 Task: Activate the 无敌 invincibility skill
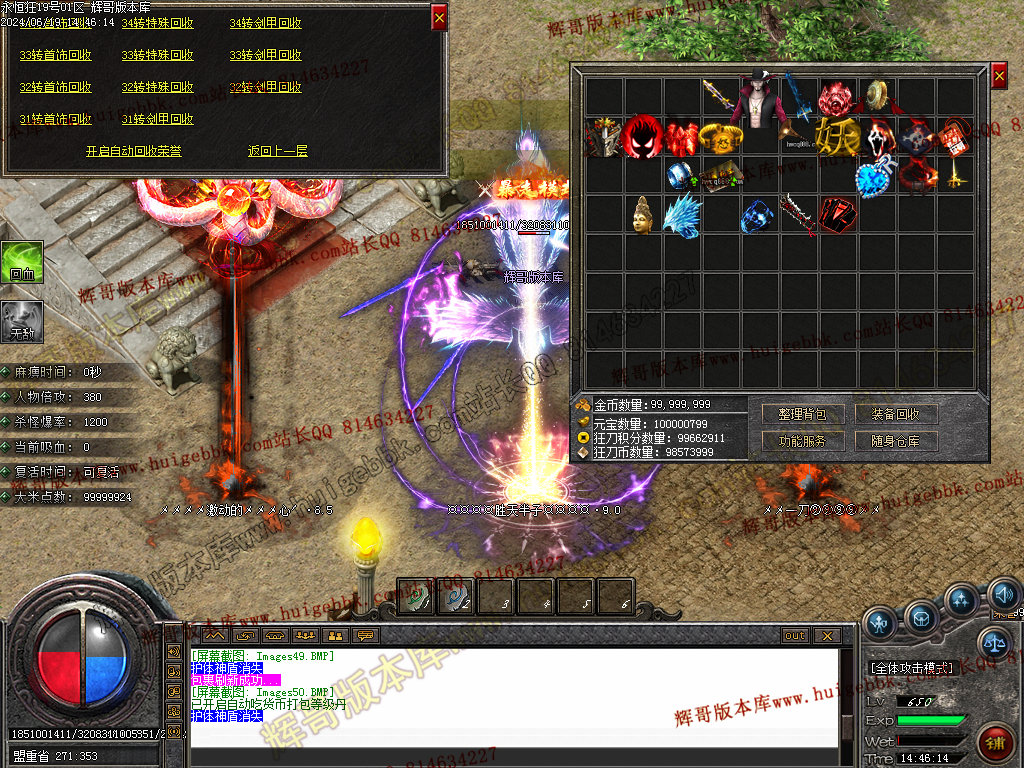pos(21,322)
